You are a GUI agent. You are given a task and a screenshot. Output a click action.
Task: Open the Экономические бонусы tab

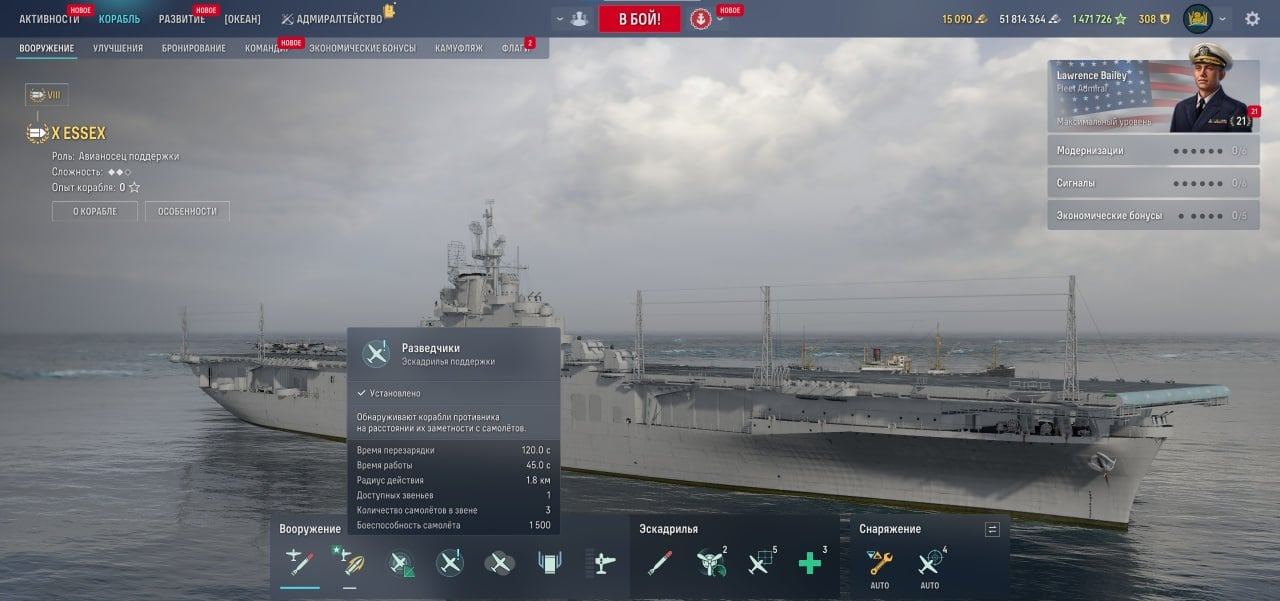(362, 48)
